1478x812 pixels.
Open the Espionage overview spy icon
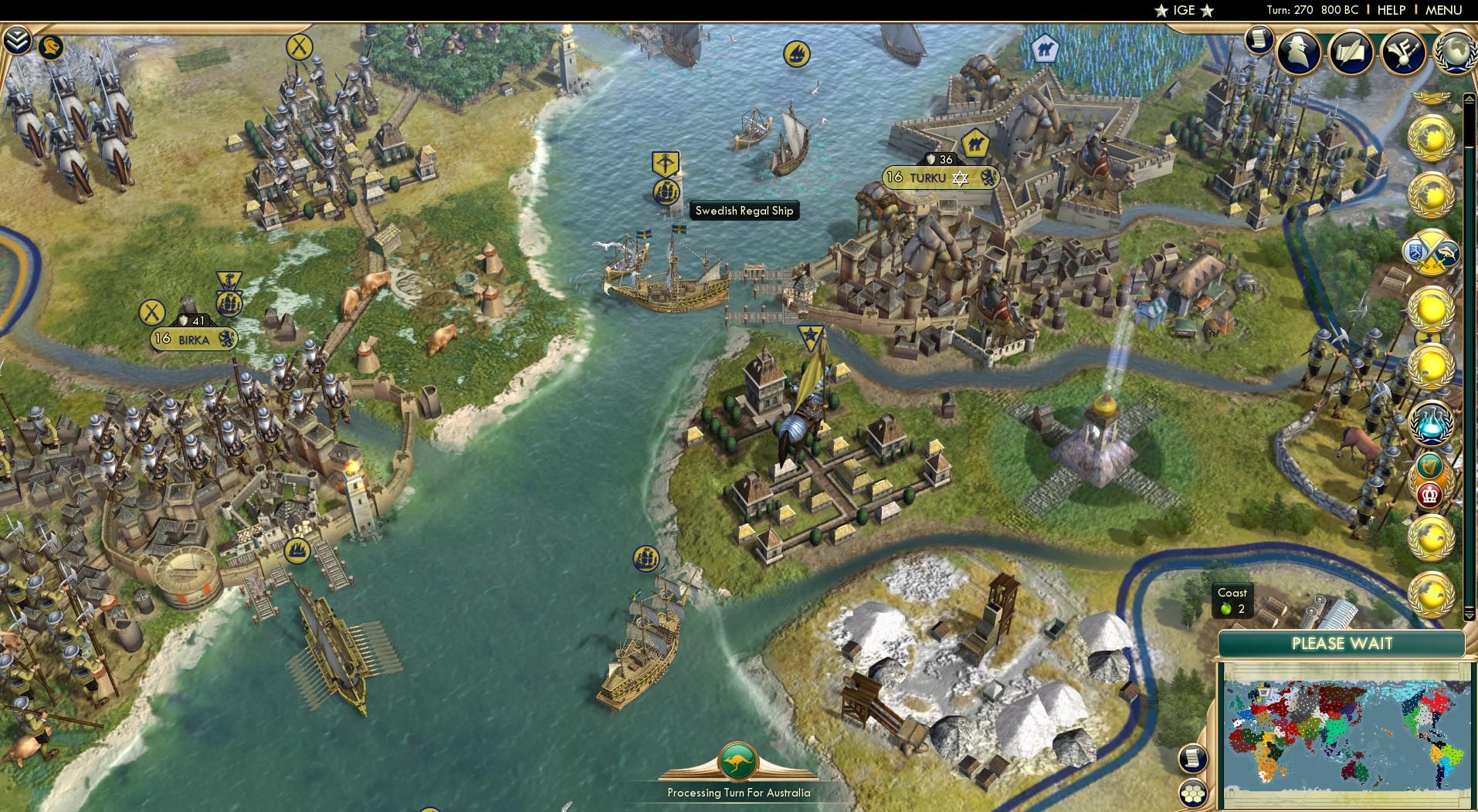1298,52
